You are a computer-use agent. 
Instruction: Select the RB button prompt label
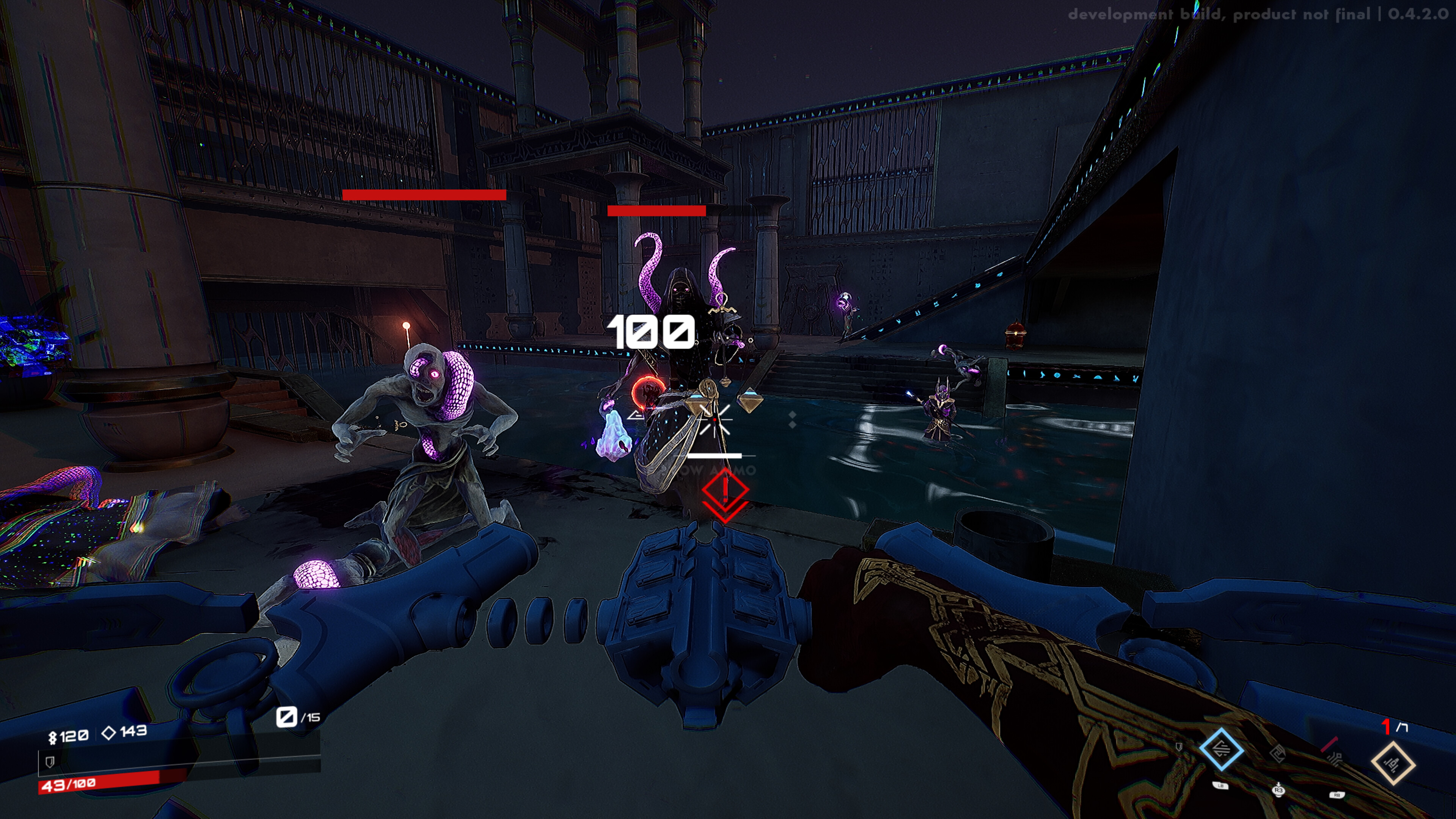(x=1337, y=795)
